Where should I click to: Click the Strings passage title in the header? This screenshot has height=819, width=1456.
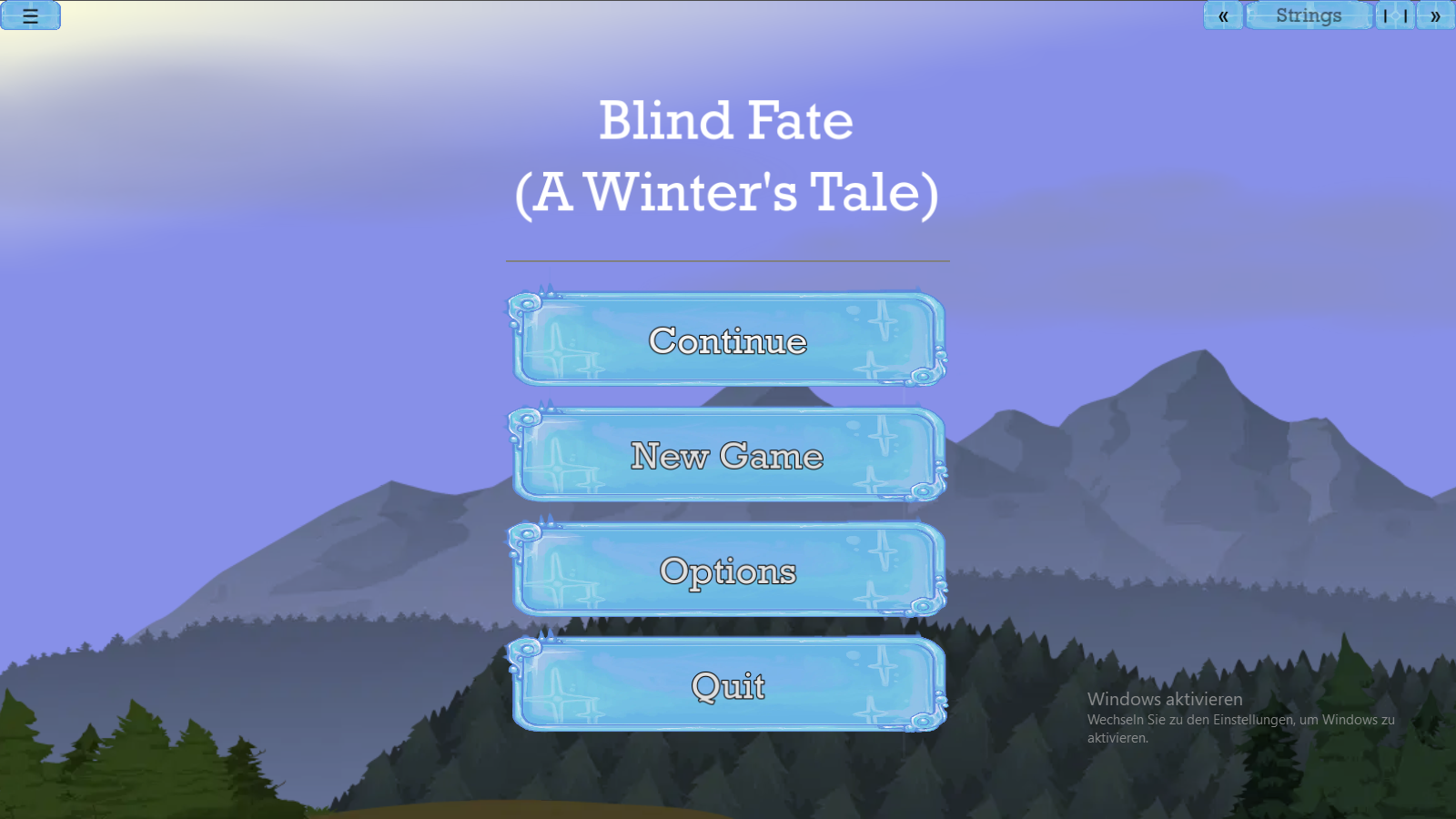pos(1309,15)
